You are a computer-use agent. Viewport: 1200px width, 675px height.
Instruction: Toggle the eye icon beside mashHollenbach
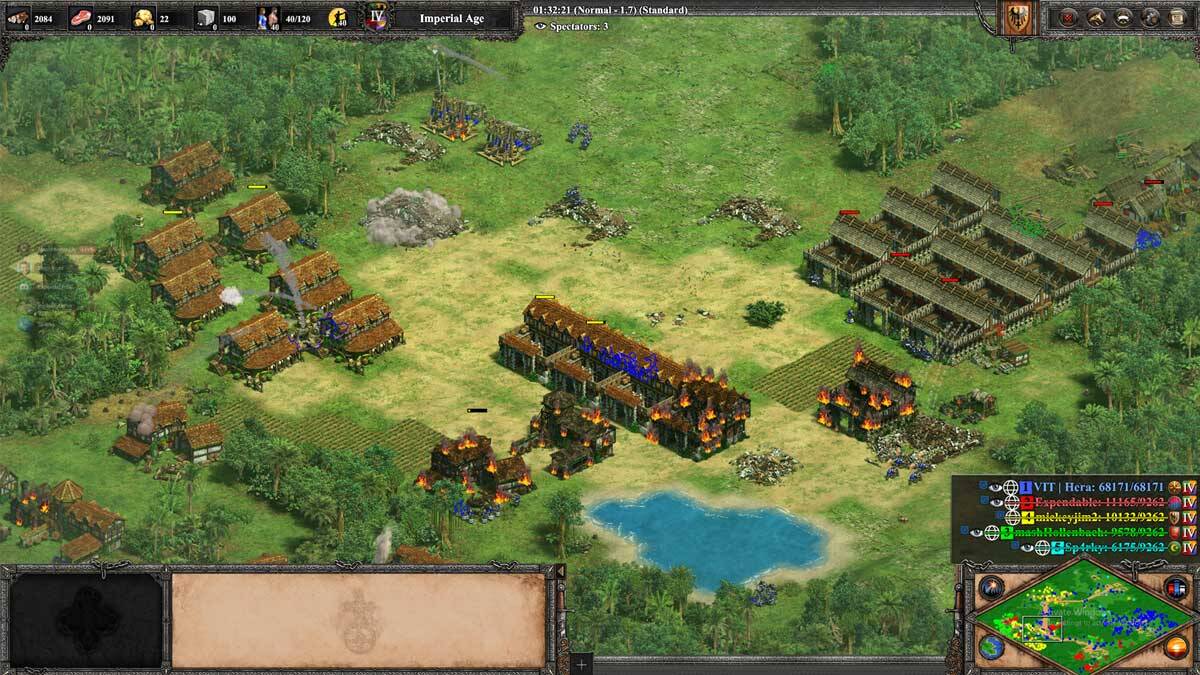[x=977, y=532]
